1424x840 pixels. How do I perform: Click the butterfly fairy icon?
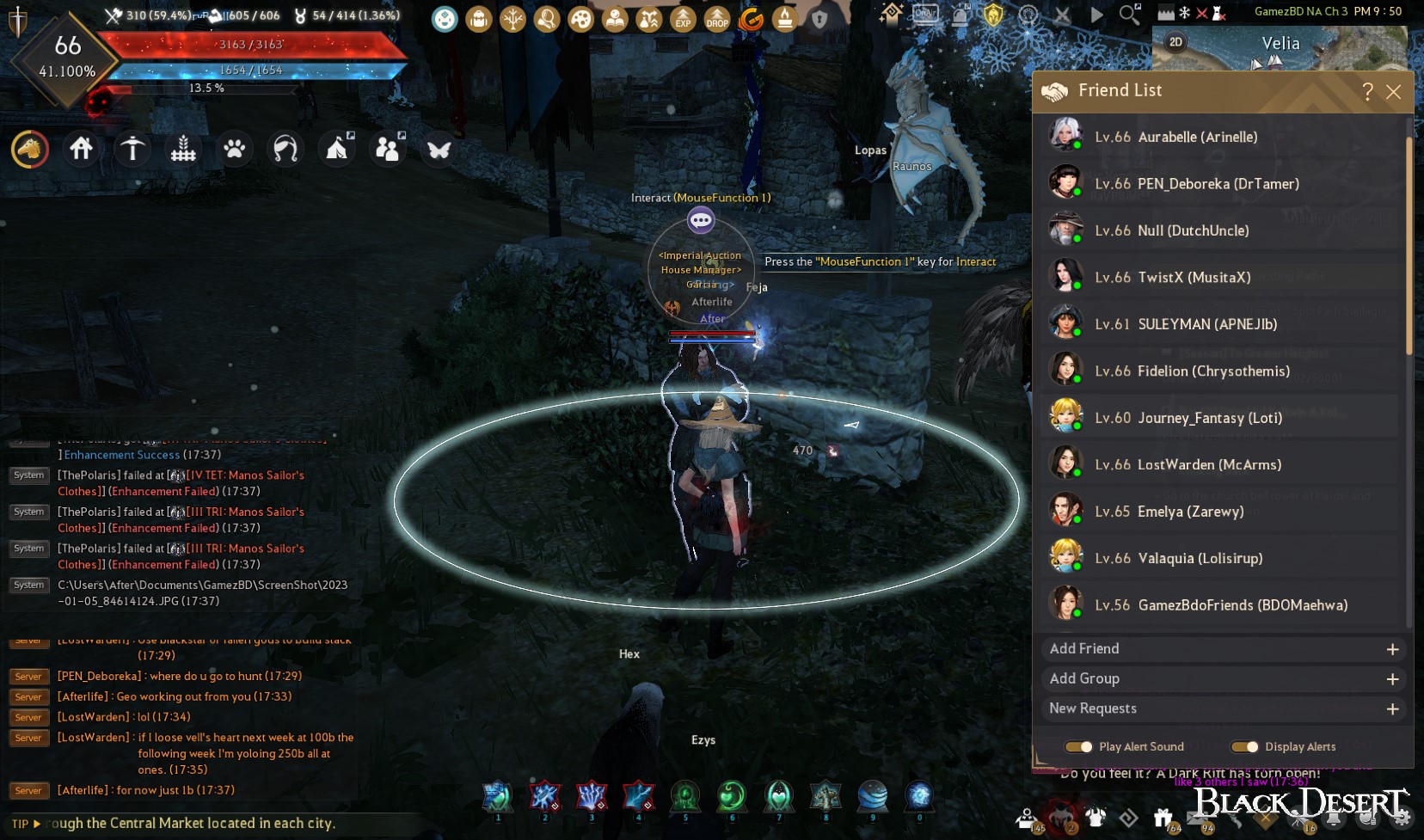[x=439, y=150]
